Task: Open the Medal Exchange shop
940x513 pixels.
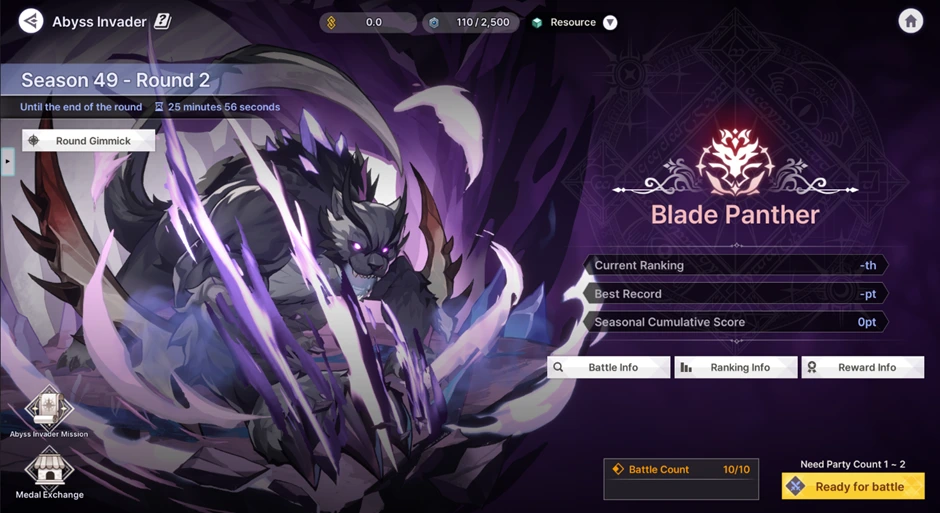Action: pos(48,470)
